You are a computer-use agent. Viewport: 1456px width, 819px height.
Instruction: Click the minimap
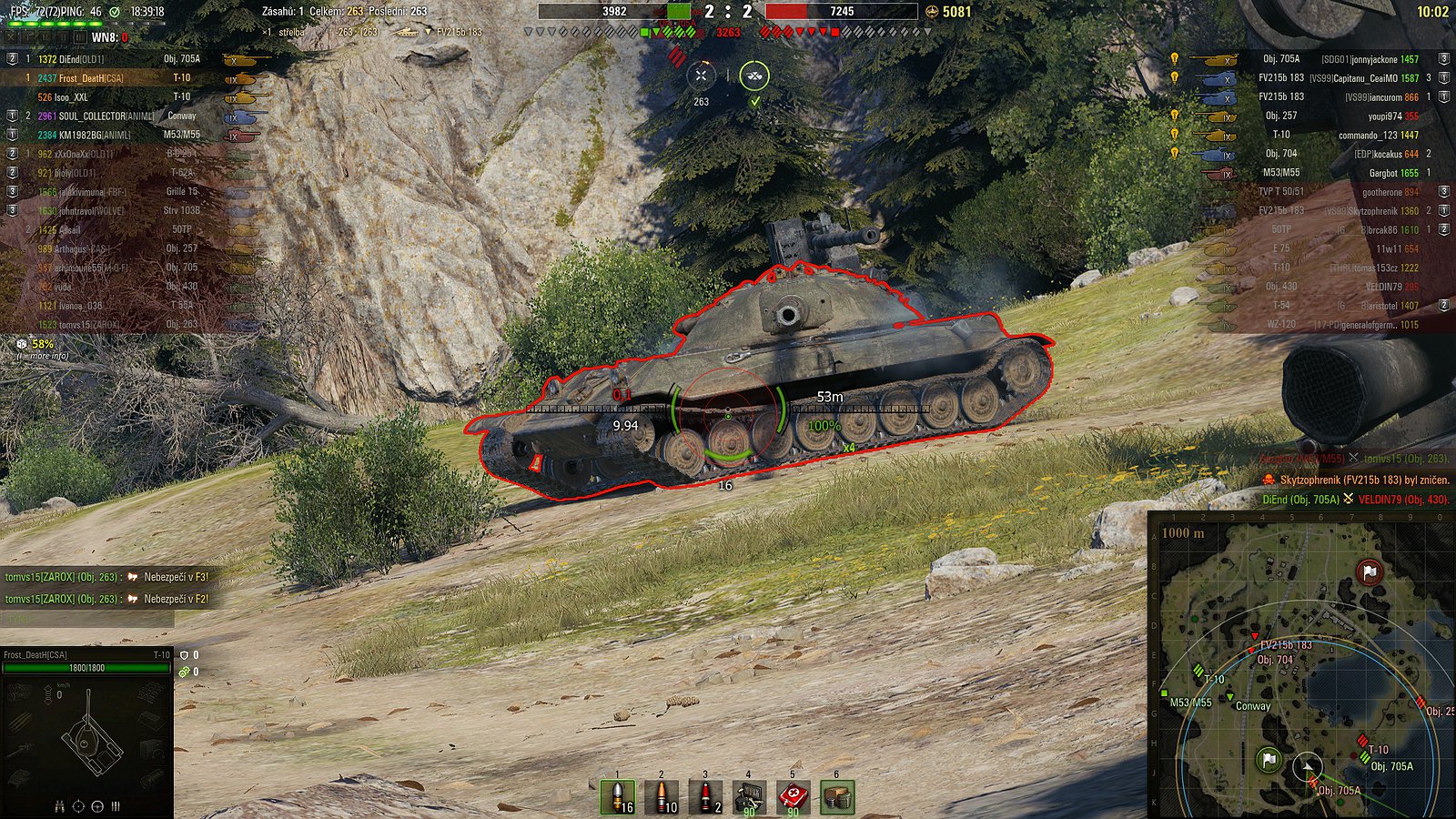pyautogui.click(x=1301, y=664)
